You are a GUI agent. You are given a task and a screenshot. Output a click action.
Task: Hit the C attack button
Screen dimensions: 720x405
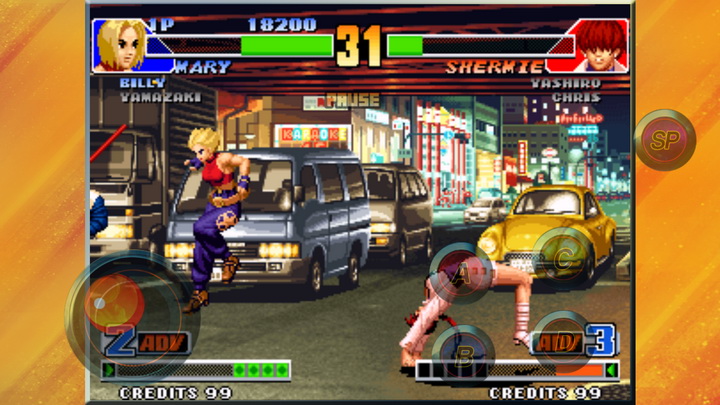[562, 256]
